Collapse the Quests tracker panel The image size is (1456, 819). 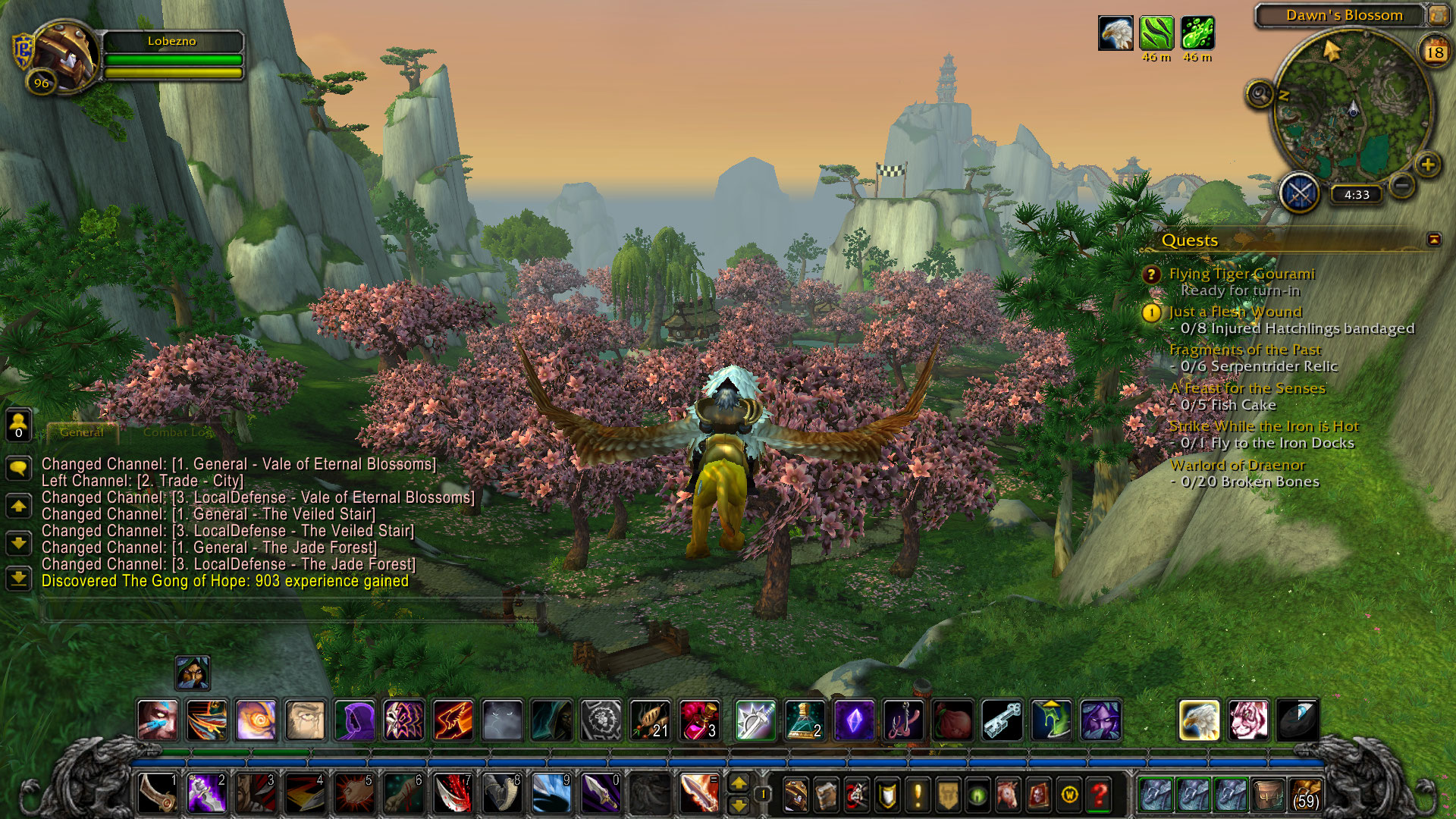point(1433,240)
